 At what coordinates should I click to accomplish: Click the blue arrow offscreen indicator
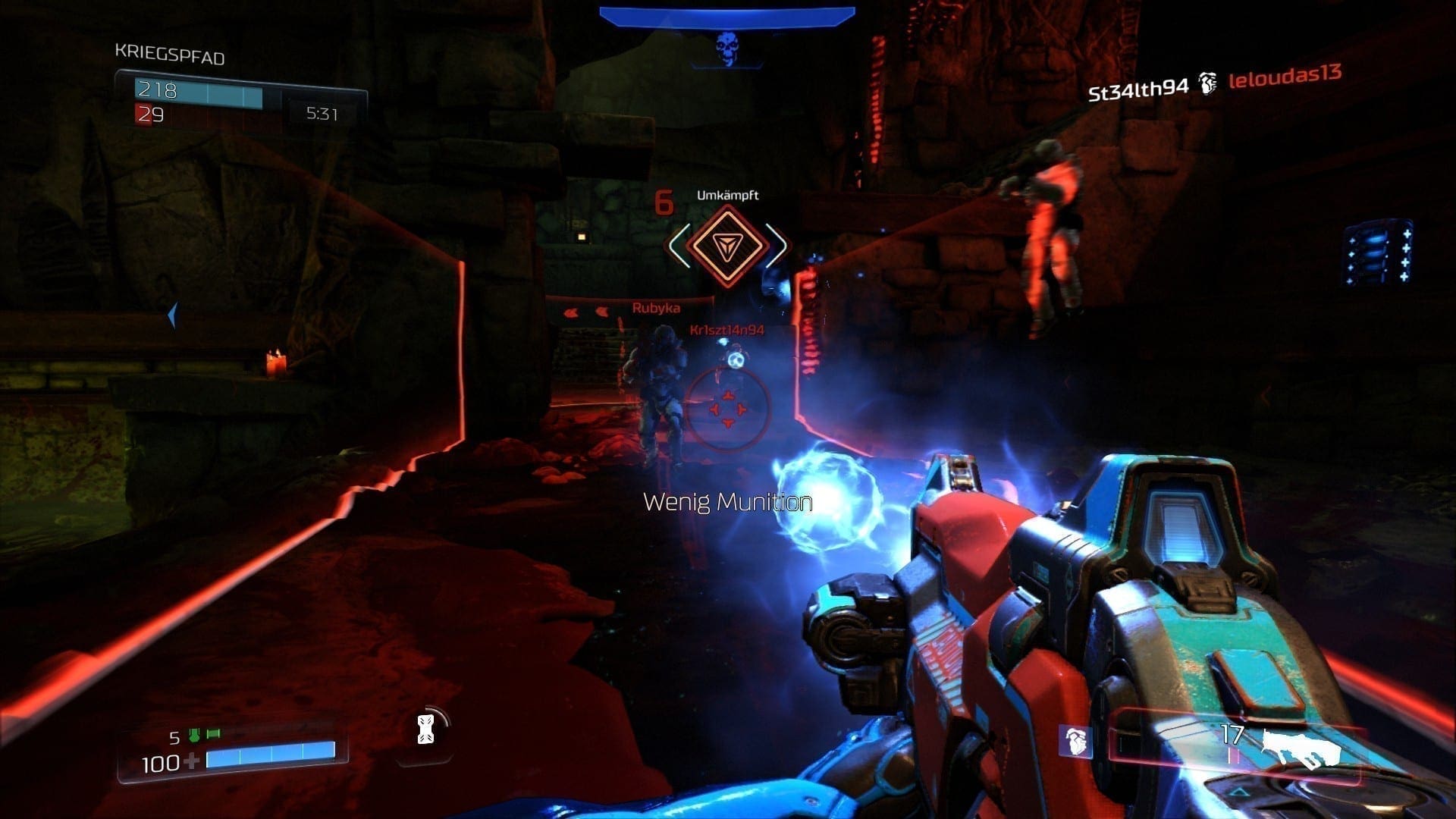[173, 315]
